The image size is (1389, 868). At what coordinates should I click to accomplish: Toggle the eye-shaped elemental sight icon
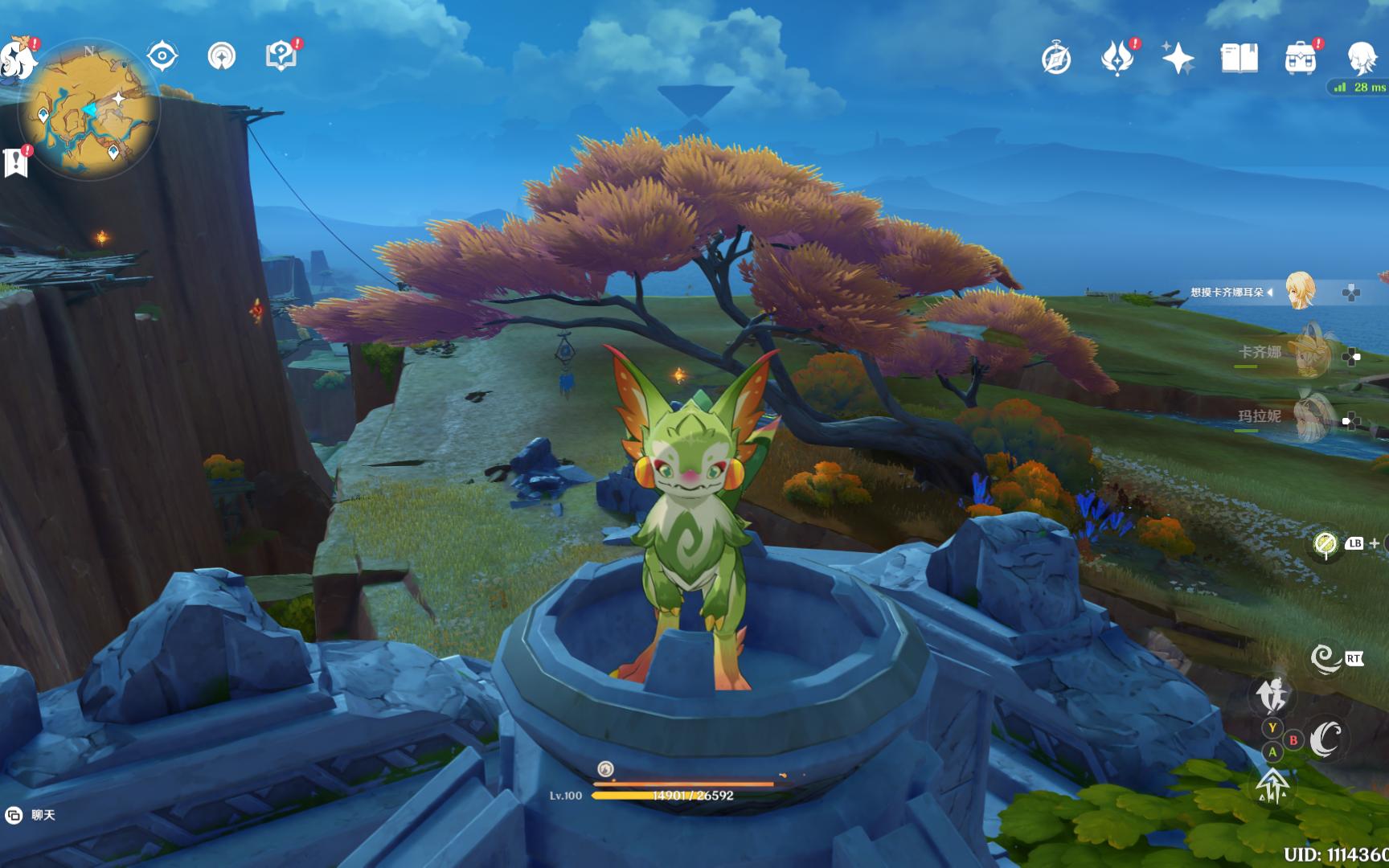point(162,56)
